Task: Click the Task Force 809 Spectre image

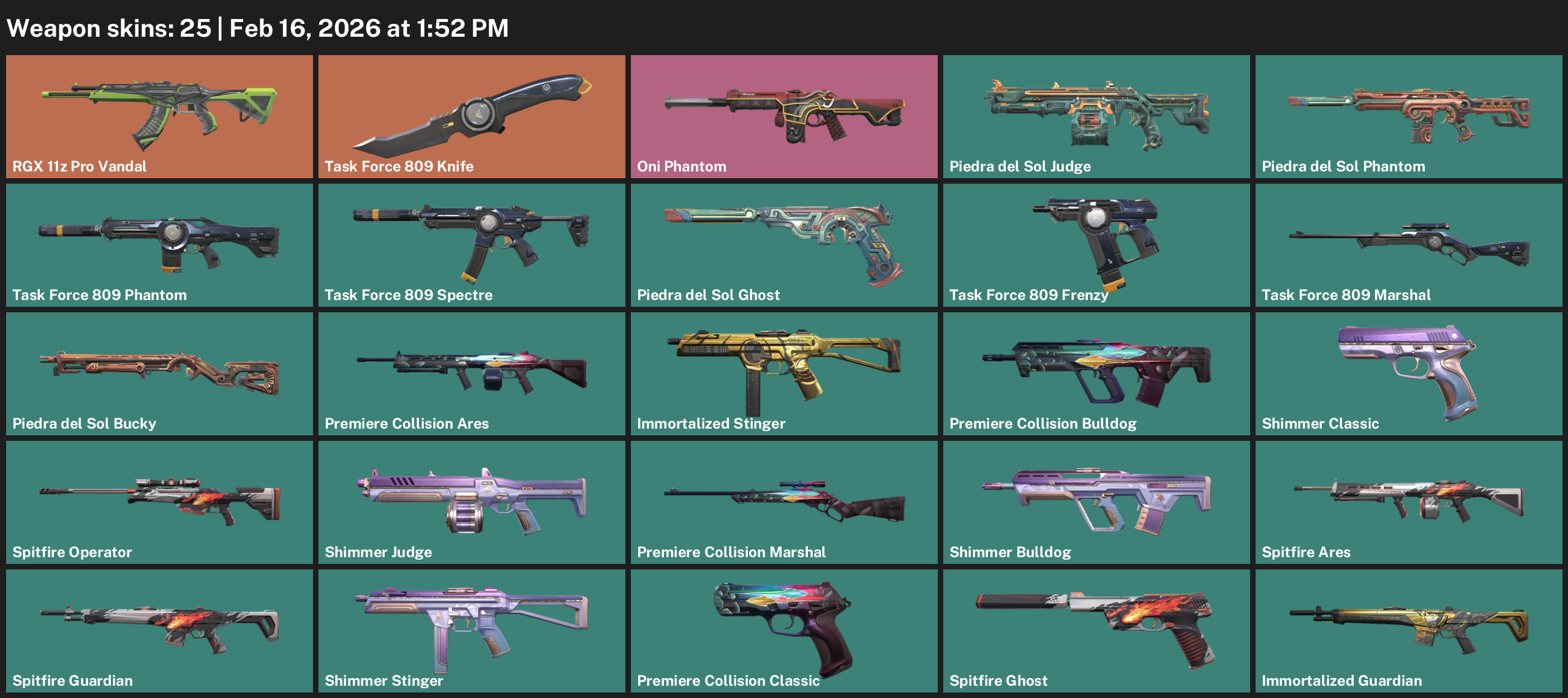Action: 472,245
